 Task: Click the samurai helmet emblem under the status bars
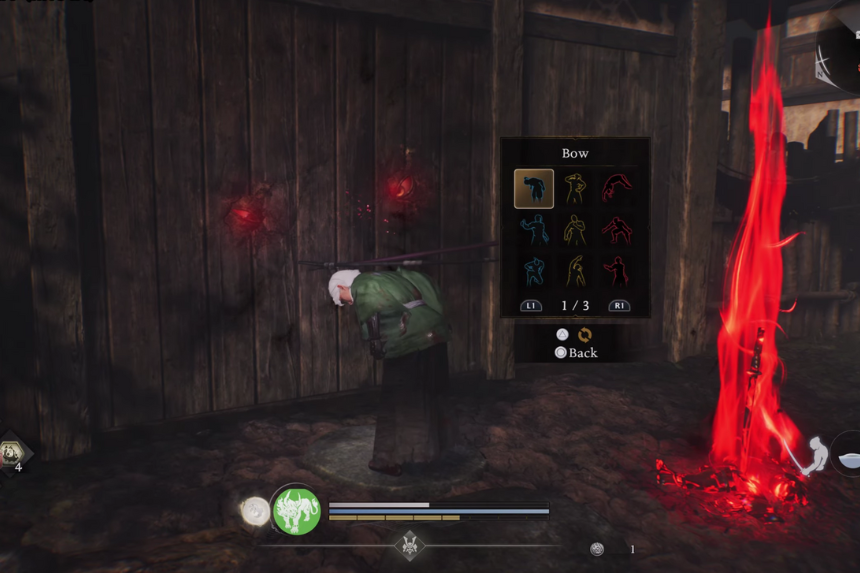[410, 546]
